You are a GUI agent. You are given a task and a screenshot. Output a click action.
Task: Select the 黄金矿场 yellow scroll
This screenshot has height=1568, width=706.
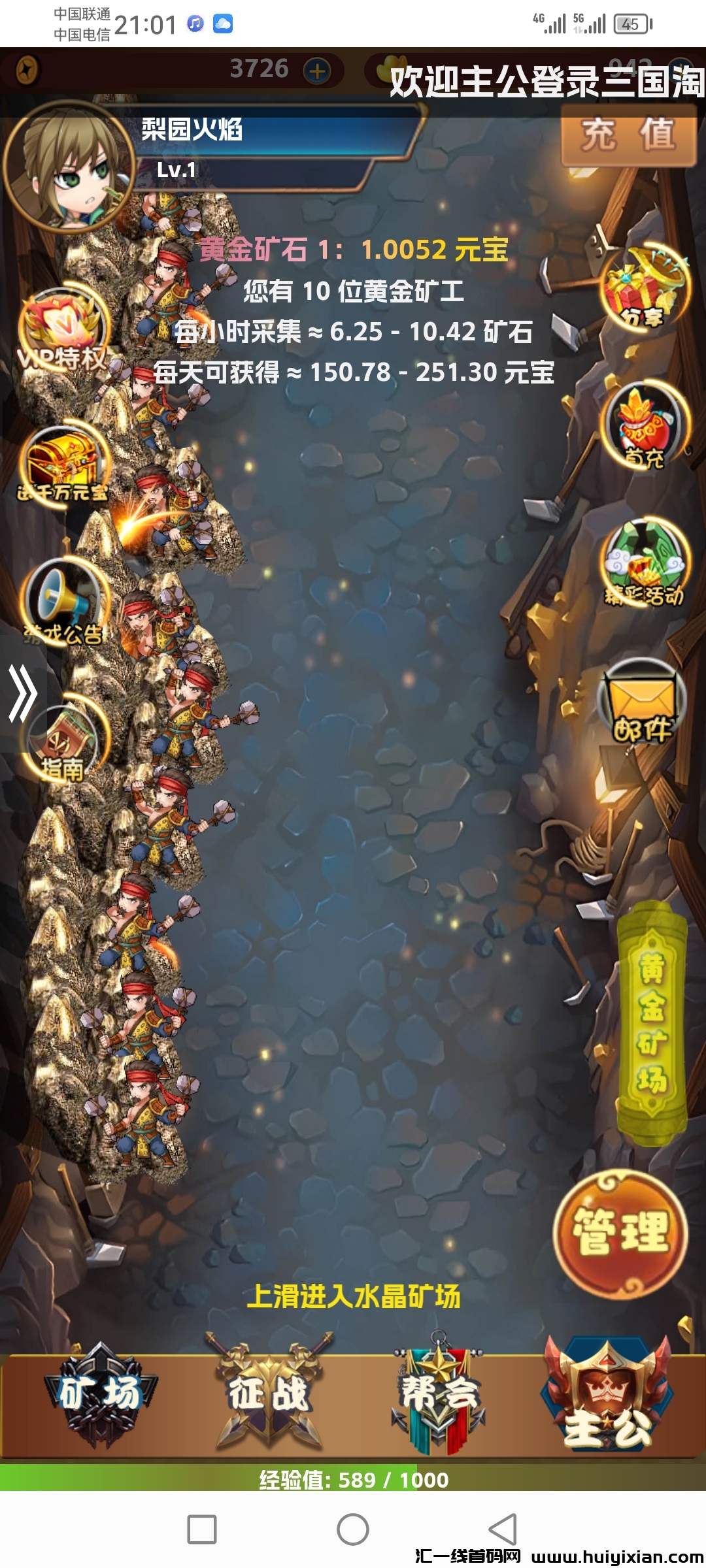(652, 1022)
